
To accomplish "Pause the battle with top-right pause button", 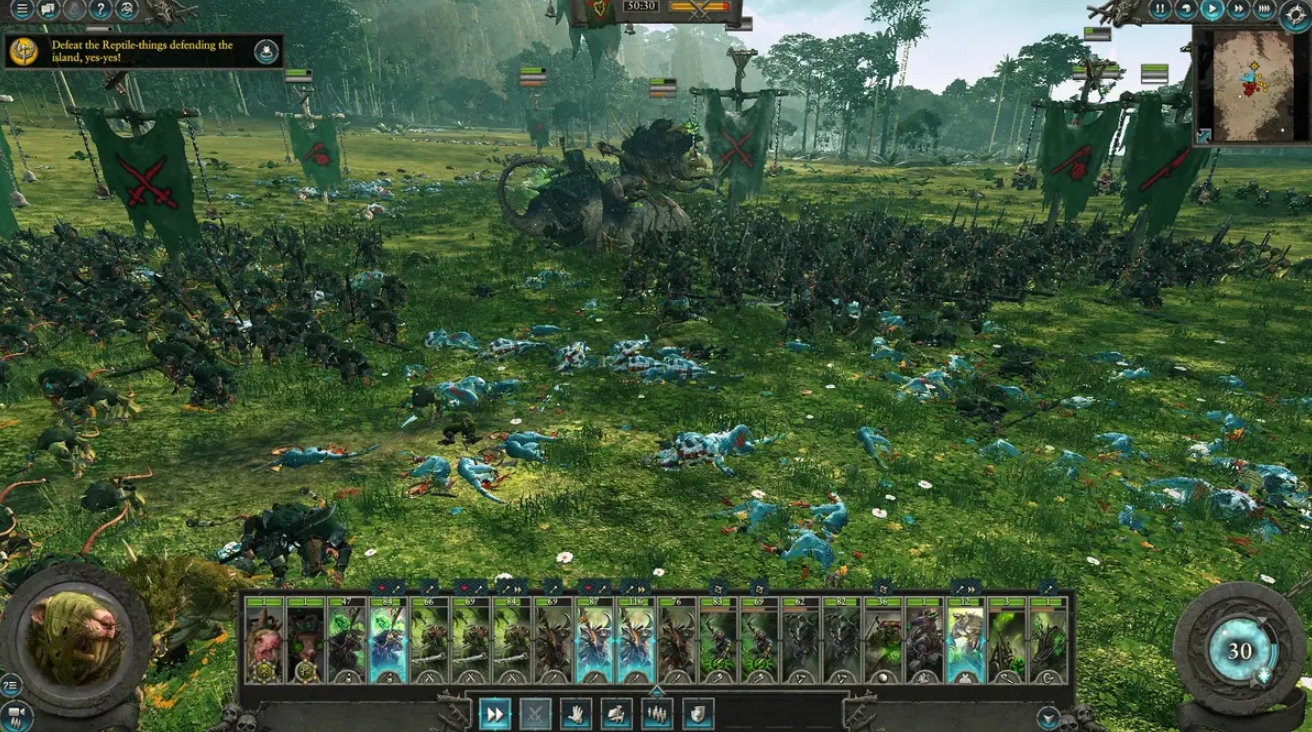I will (1159, 10).
